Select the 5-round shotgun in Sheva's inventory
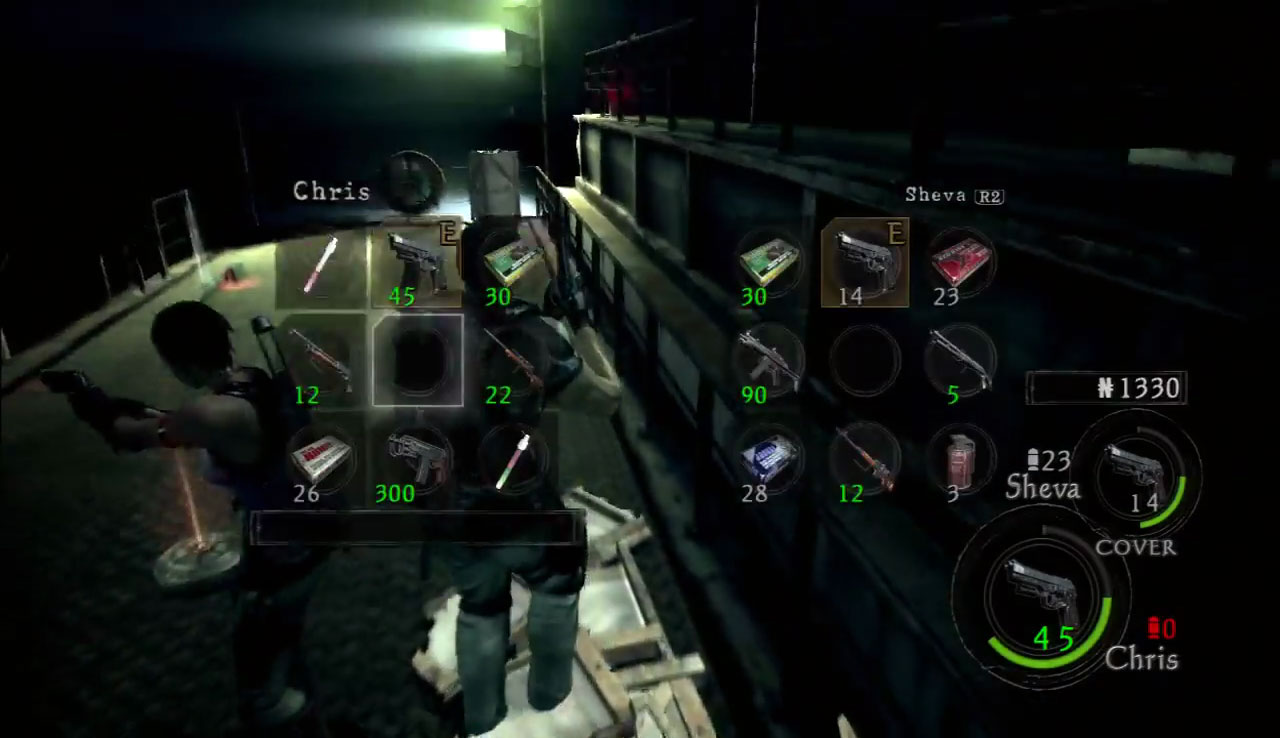This screenshot has width=1280, height=738. click(960, 358)
